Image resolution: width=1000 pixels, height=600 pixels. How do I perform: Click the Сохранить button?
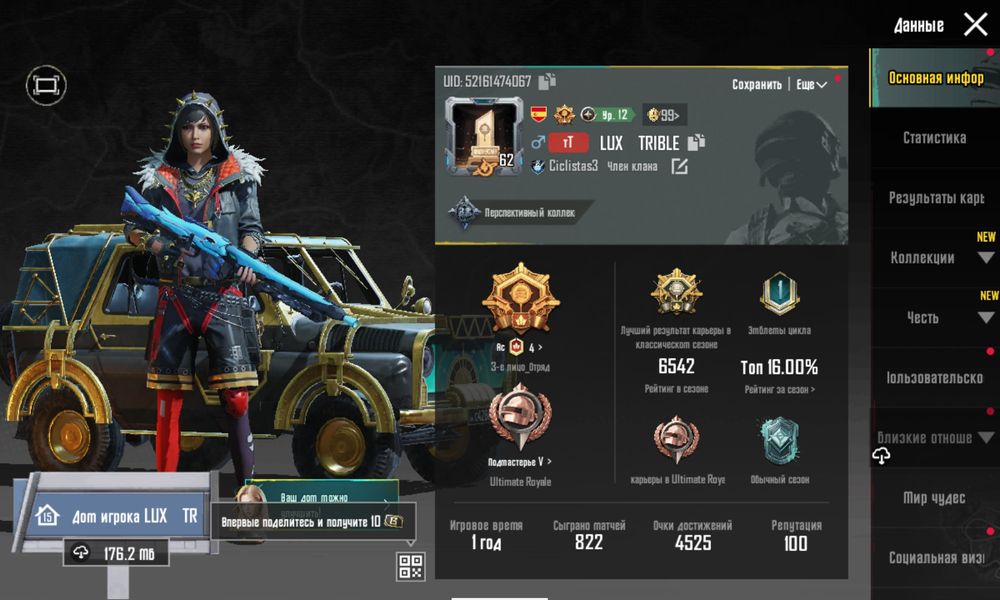(756, 85)
